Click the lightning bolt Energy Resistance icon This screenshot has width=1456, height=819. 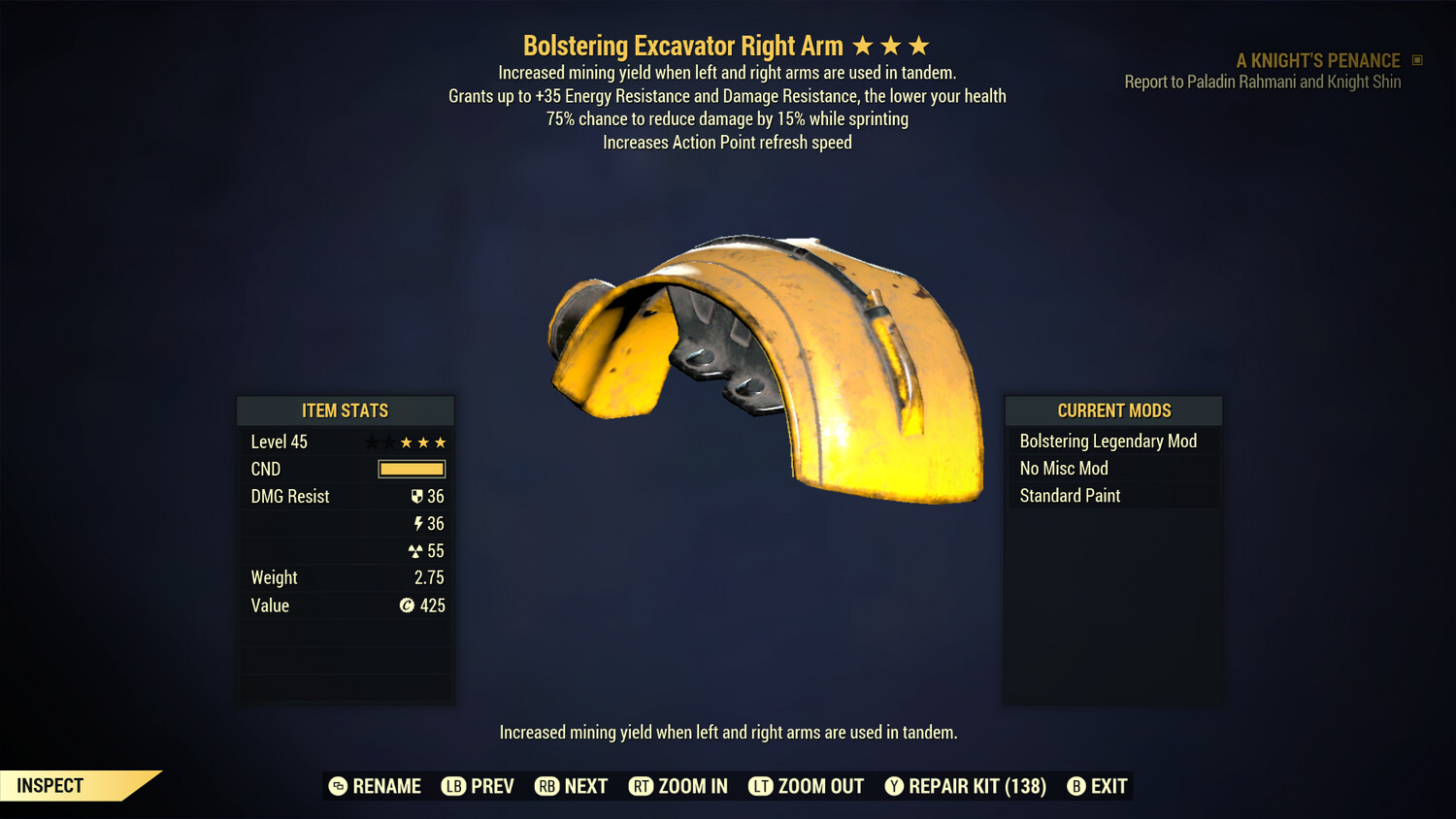coord(420,523)
